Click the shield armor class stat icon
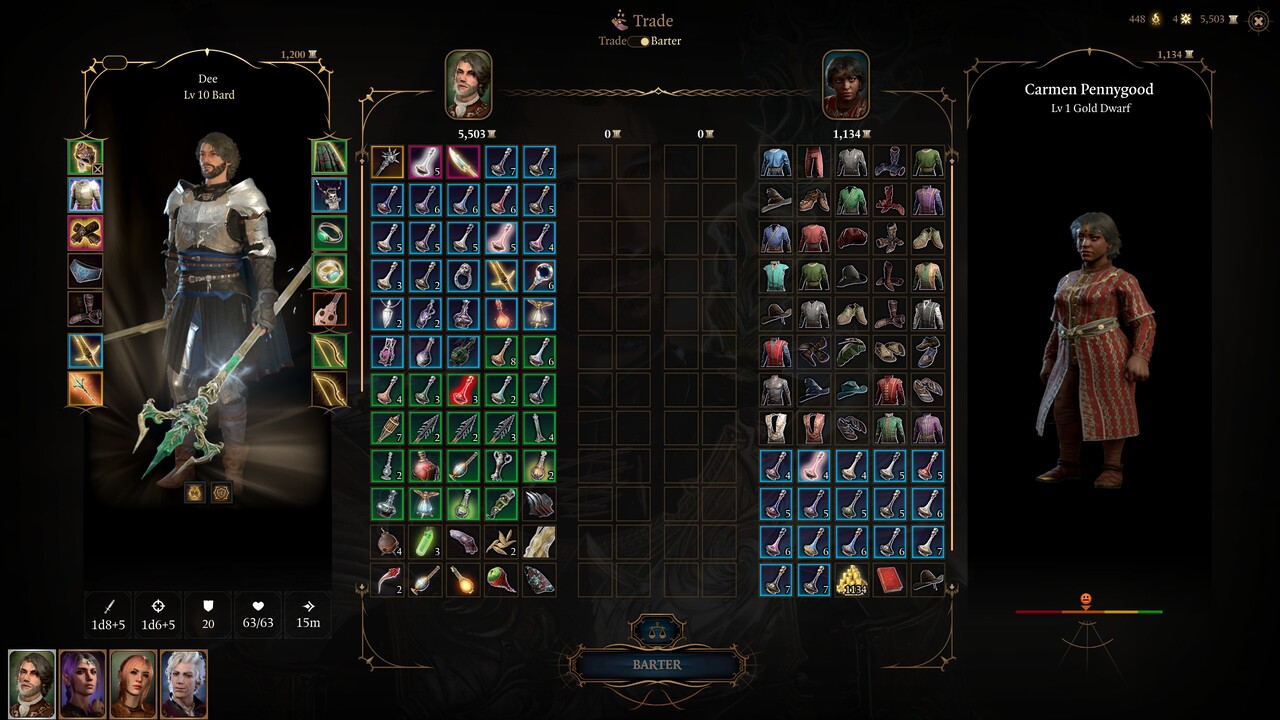Image resolution: width=1280 pixels, height=720 pixels. click(x=207, y=608)
